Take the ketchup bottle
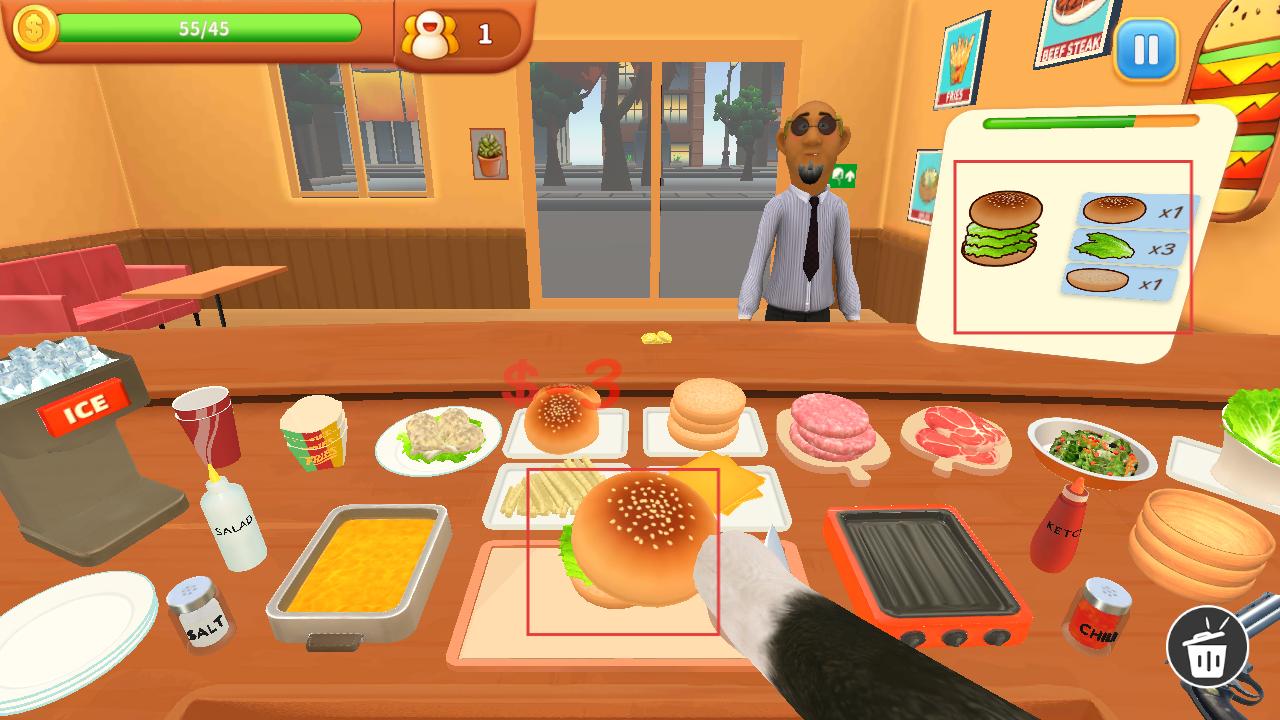This screenshot has width=1280, height=720. tap(1058, 524)
